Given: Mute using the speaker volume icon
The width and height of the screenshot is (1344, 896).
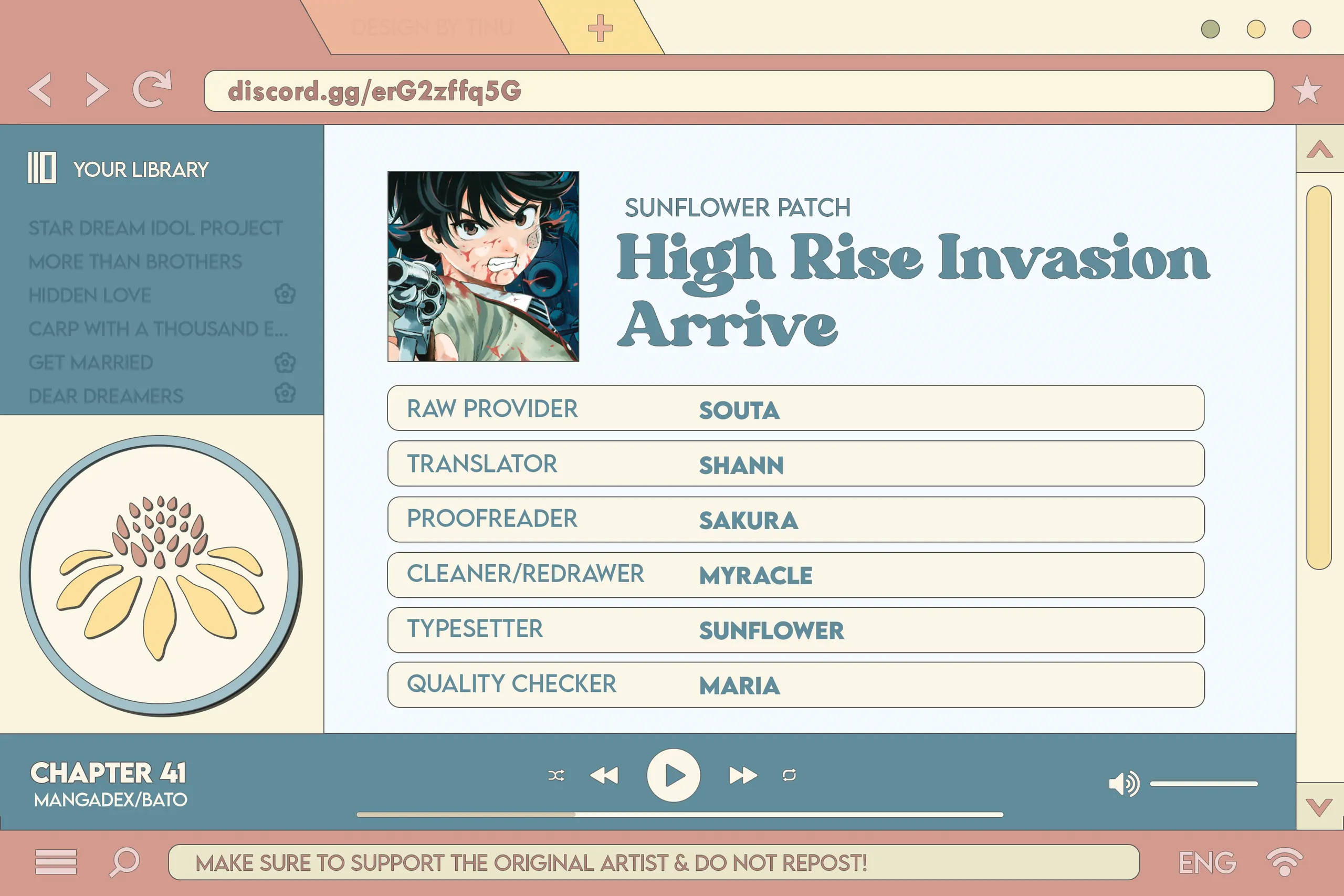Looking at the screenshot, I should point(1123,784).
